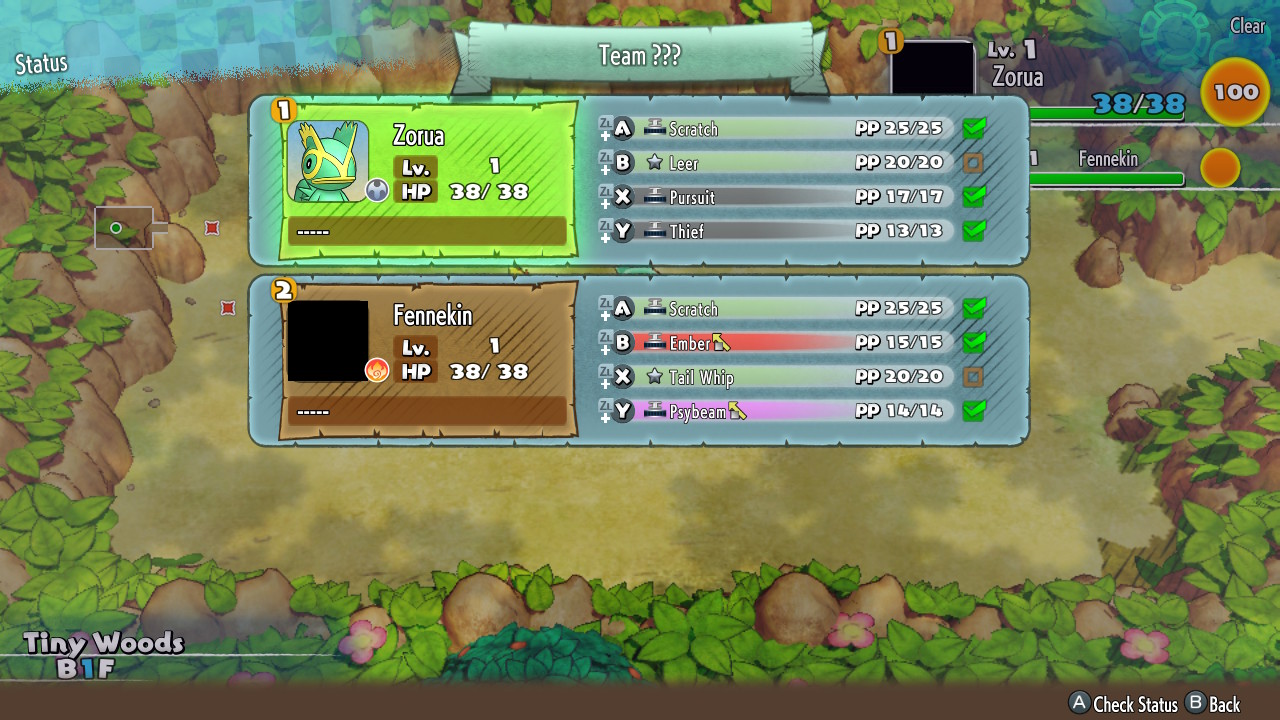Toggle the checkbox beside Tail Whip
This screenshot has height=720, width=1280.
click(973, 377)
